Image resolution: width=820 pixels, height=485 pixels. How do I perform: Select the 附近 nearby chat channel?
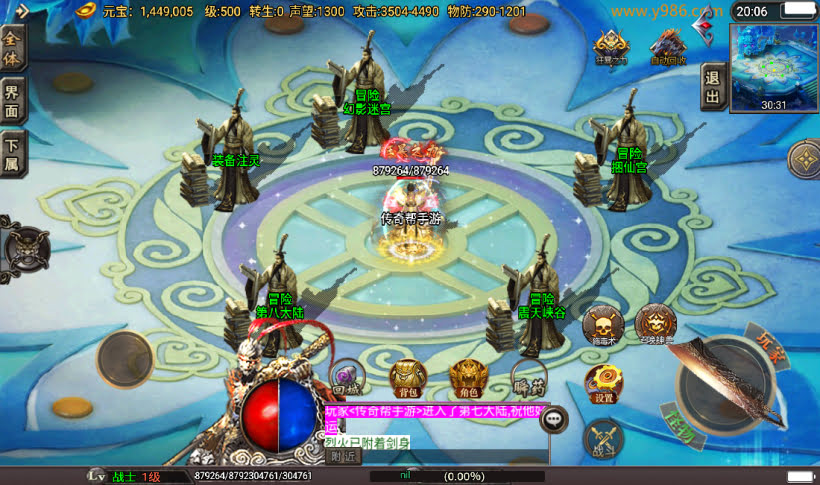coord(342,456)
